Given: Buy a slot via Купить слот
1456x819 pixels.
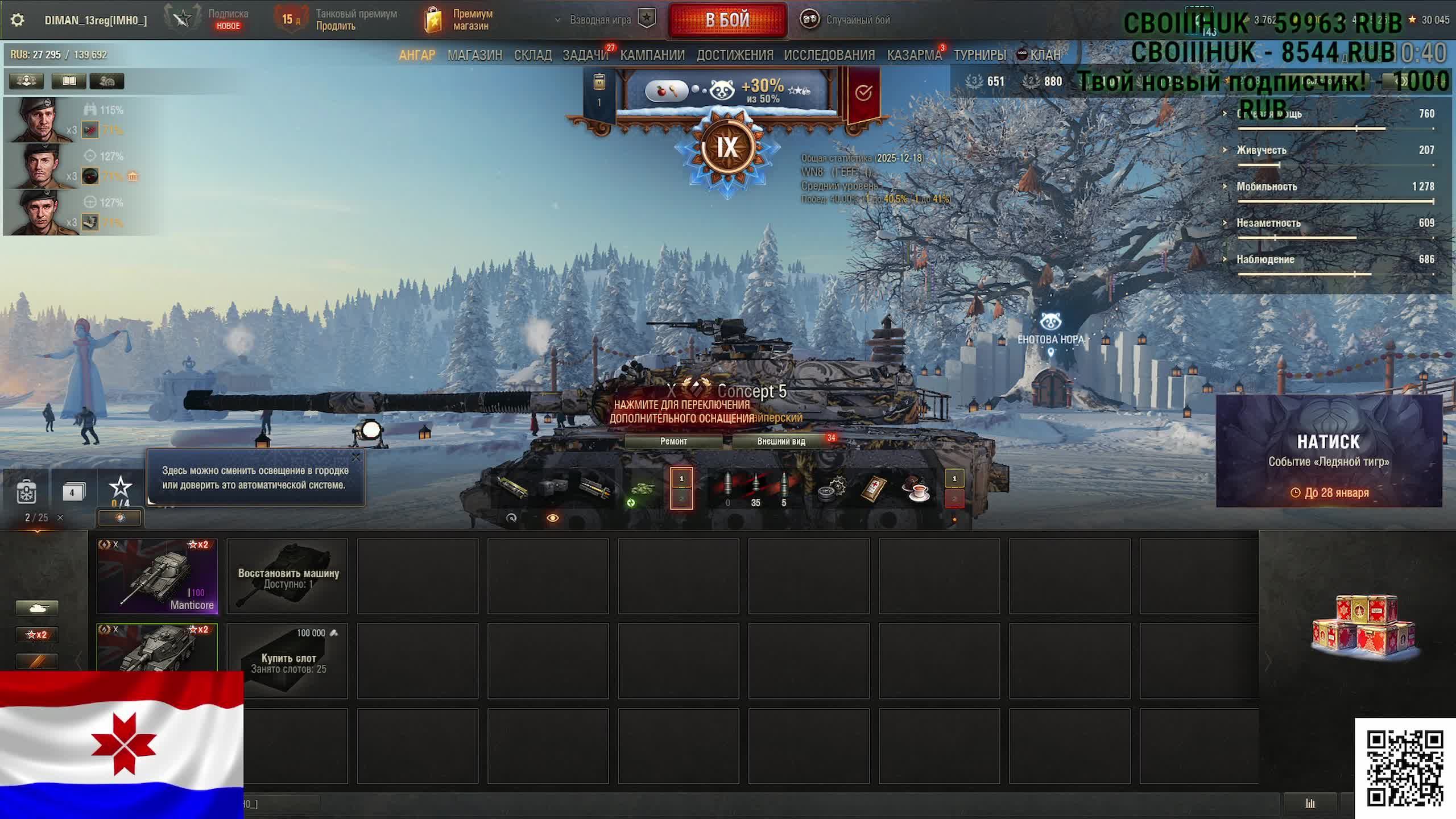Looking at the screenshot, I should pyautogui.click(x=288, y=661).
